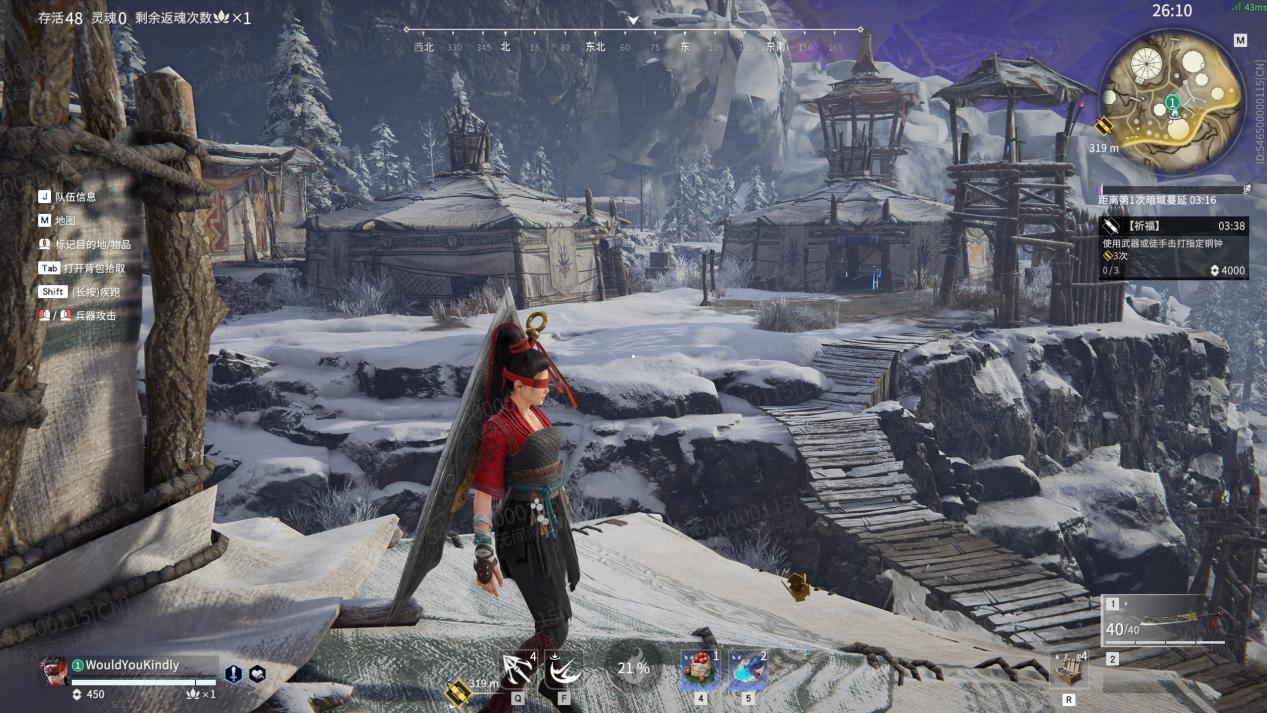The width and height of the screenshot is (1267, 713).
Task: Click the compass bar heading strip
Action: pyautogui.click(x=633, y=38)
